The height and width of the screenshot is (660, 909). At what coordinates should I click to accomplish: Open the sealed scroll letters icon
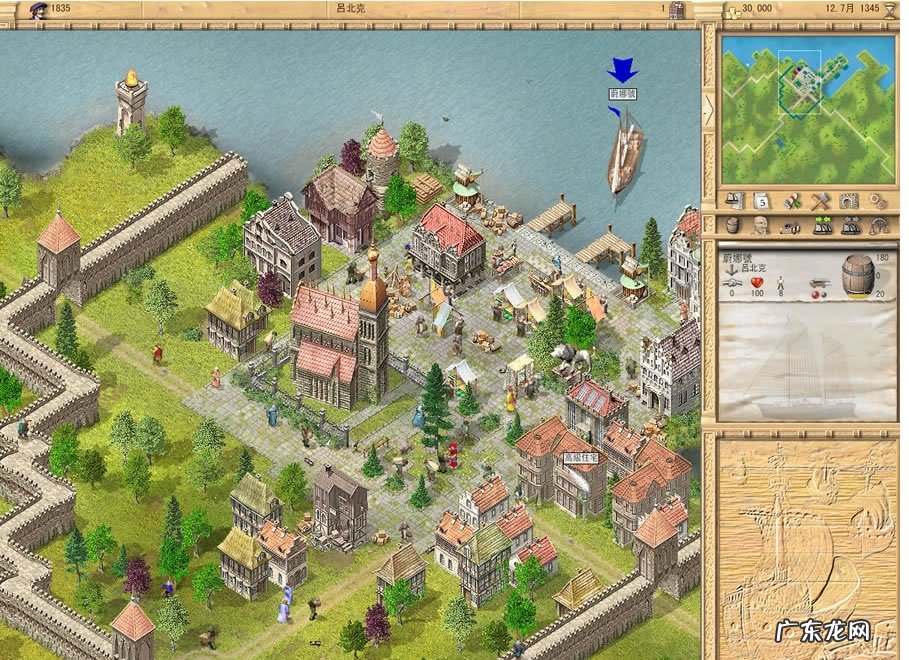click(x=792, y=200)
